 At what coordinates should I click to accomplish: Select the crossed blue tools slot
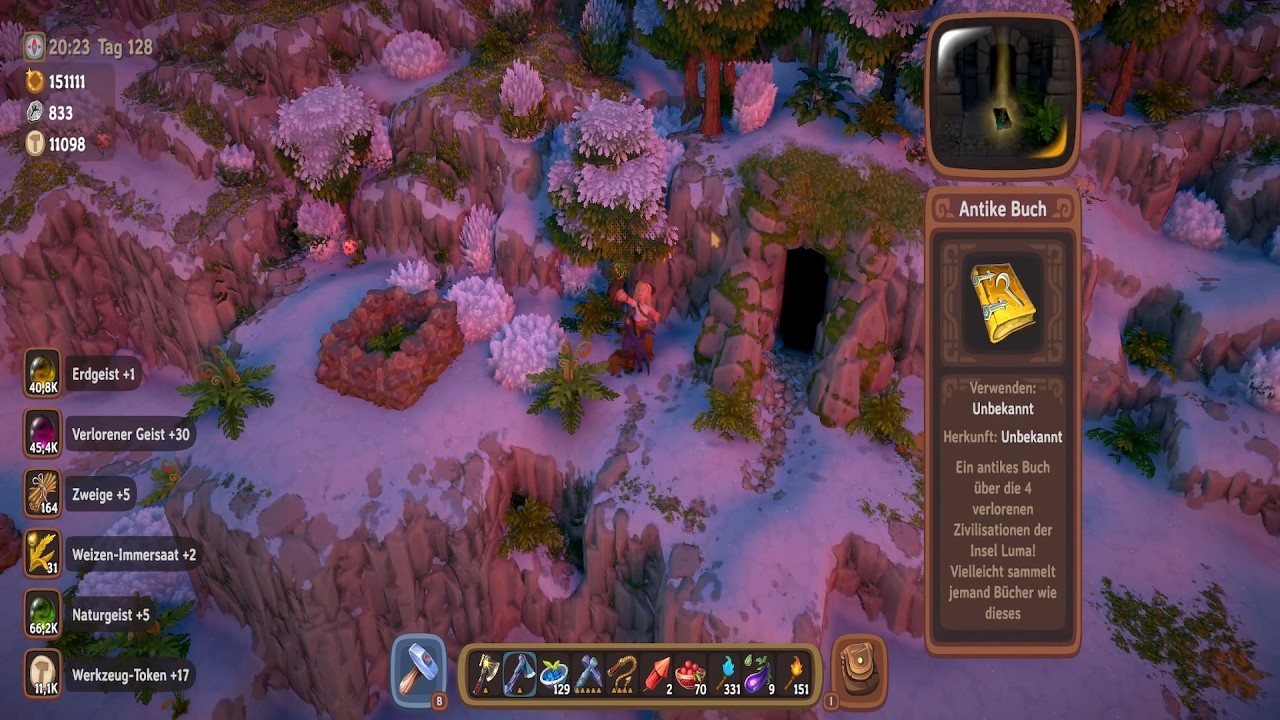[x=588, y=674]
